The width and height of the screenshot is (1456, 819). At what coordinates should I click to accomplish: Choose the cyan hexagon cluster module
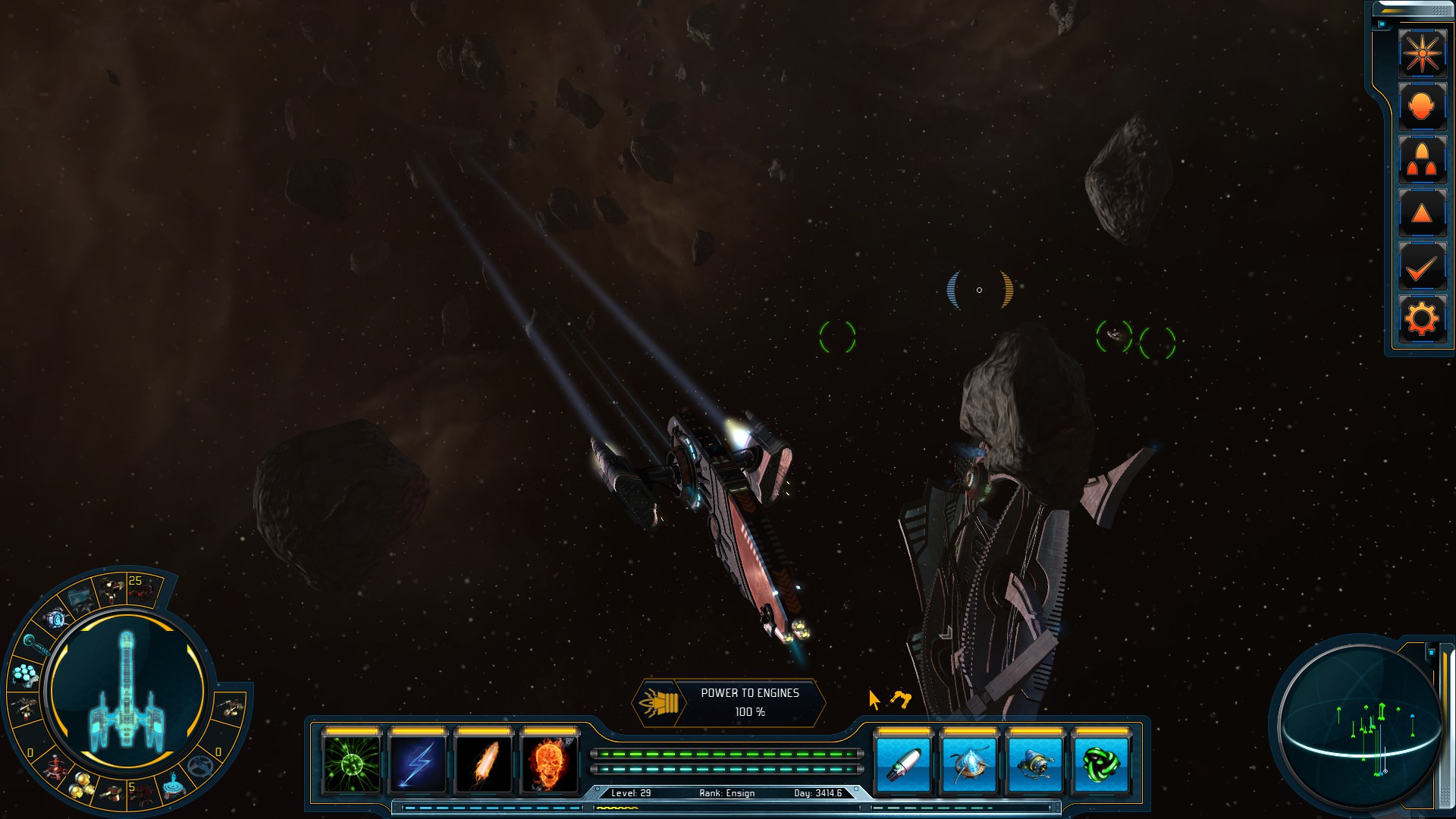(25, 673)
